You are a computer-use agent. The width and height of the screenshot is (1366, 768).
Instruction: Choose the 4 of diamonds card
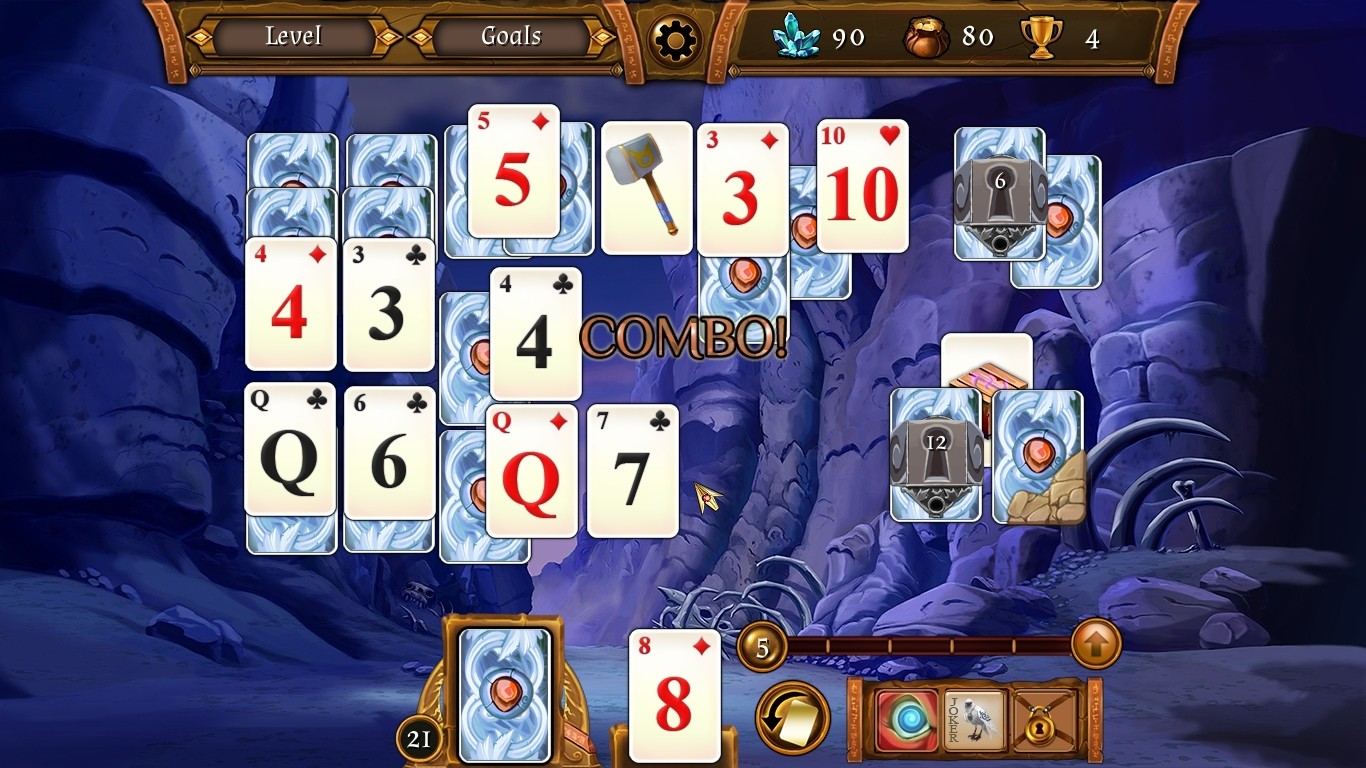[x=290, y=304]
